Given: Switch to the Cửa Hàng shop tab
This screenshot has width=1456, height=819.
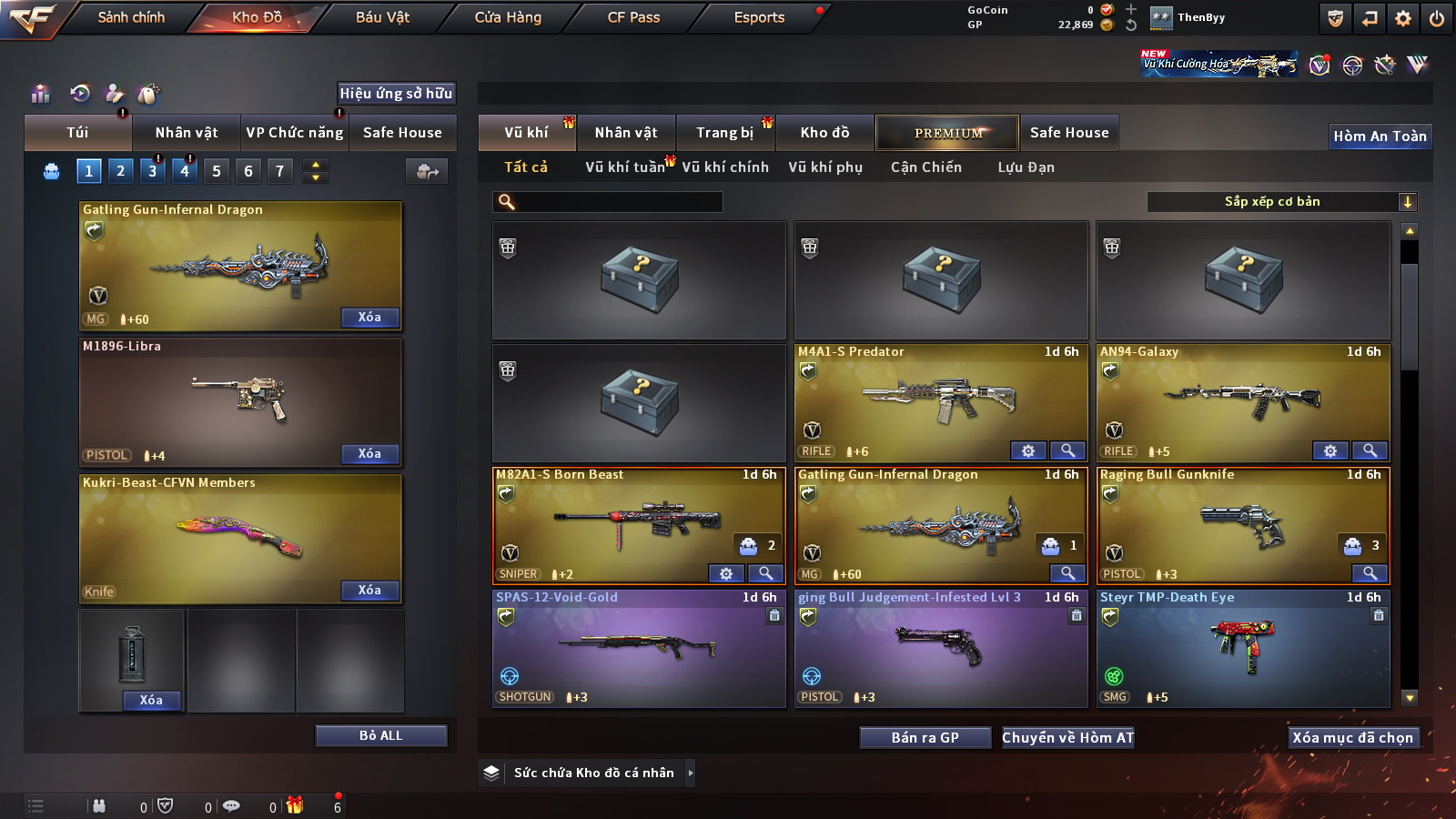Looking at the screenshot, I should click(508, 17).
